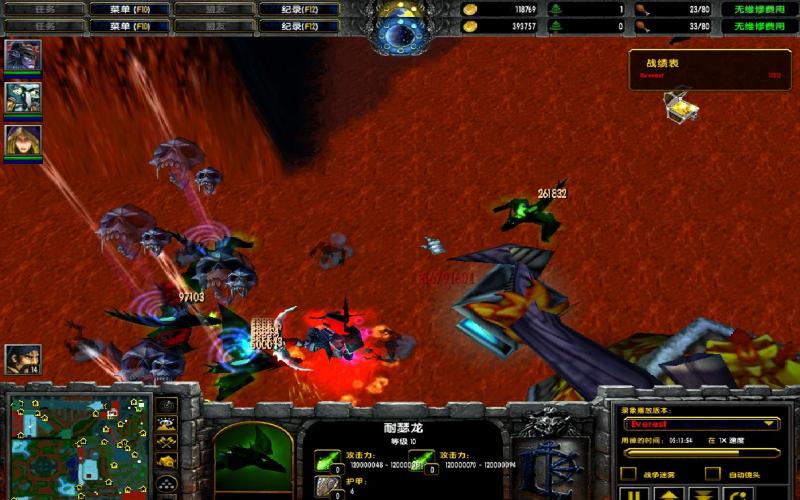Viewport: 800px width, 500px height.
Task: Enable the 战争迷雾 fog of war checkbox
Action: (x=629, y=473)
